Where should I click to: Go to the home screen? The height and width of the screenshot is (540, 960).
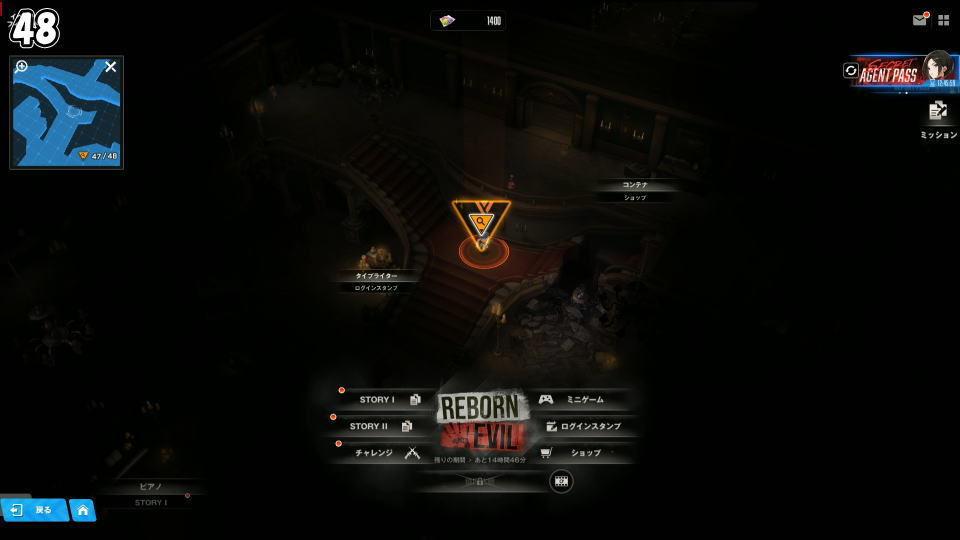coord(83,510)
